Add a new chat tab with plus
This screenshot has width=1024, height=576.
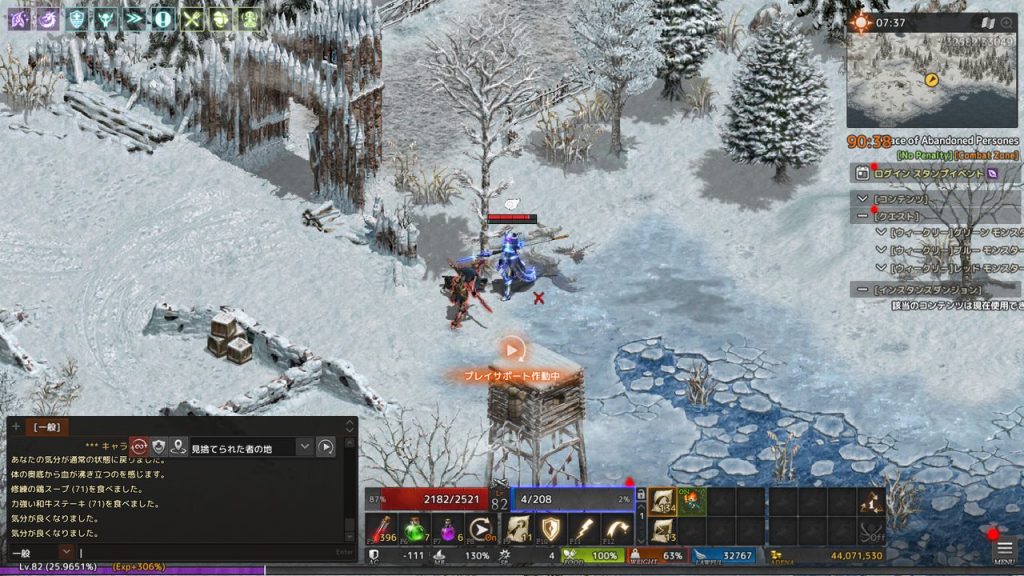pyautogui.click(x=16, y=427)
